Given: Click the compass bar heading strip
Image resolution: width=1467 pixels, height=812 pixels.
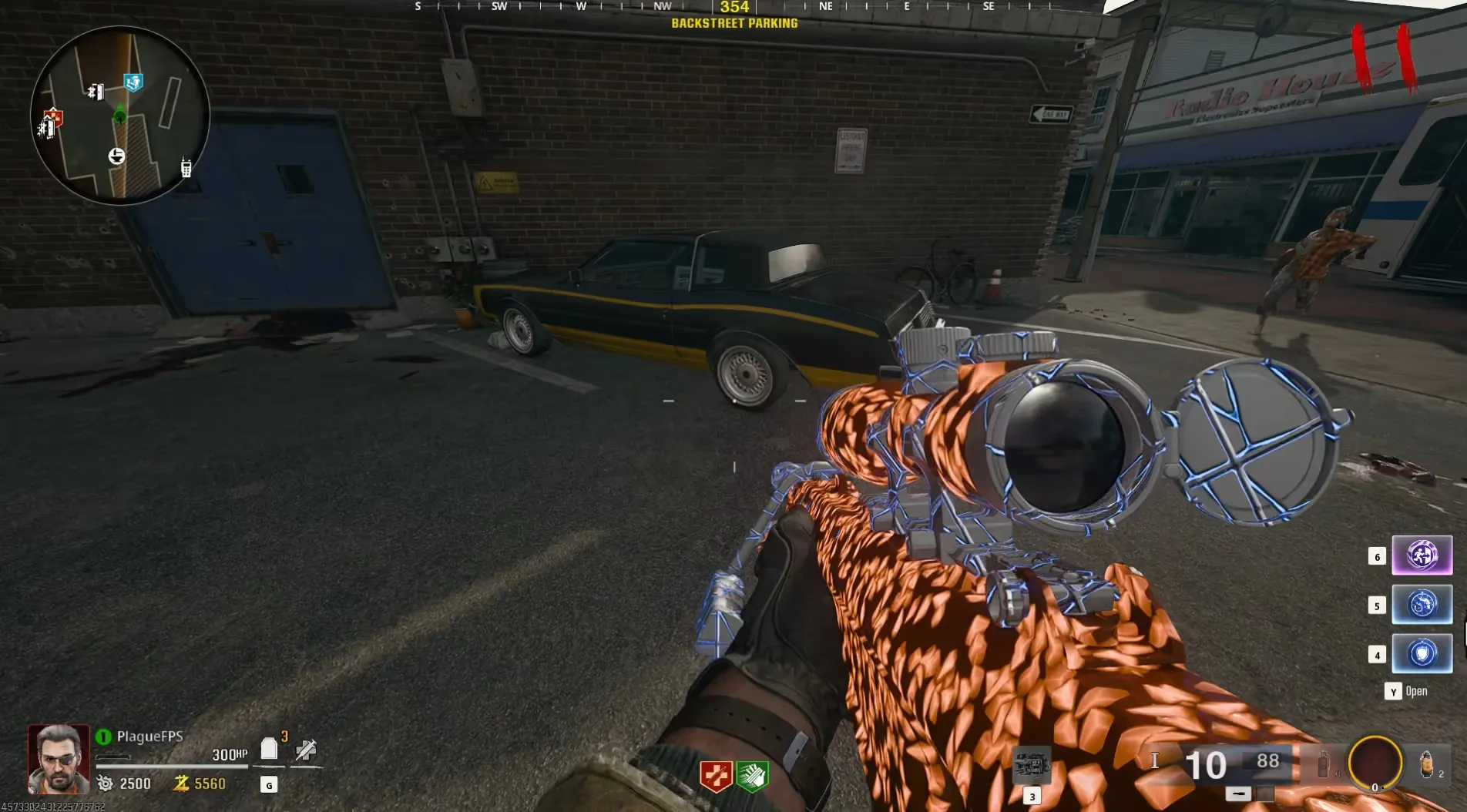Looking at the screenshot, I should 733,7.
